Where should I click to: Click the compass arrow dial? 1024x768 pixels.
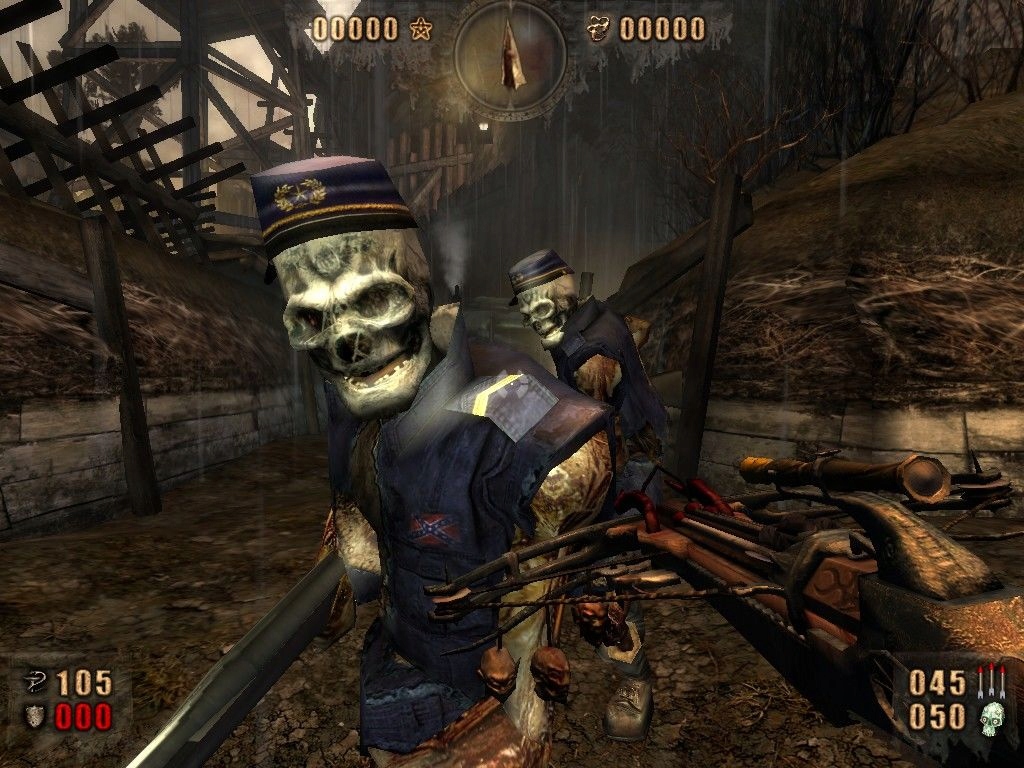click(511, 55)
